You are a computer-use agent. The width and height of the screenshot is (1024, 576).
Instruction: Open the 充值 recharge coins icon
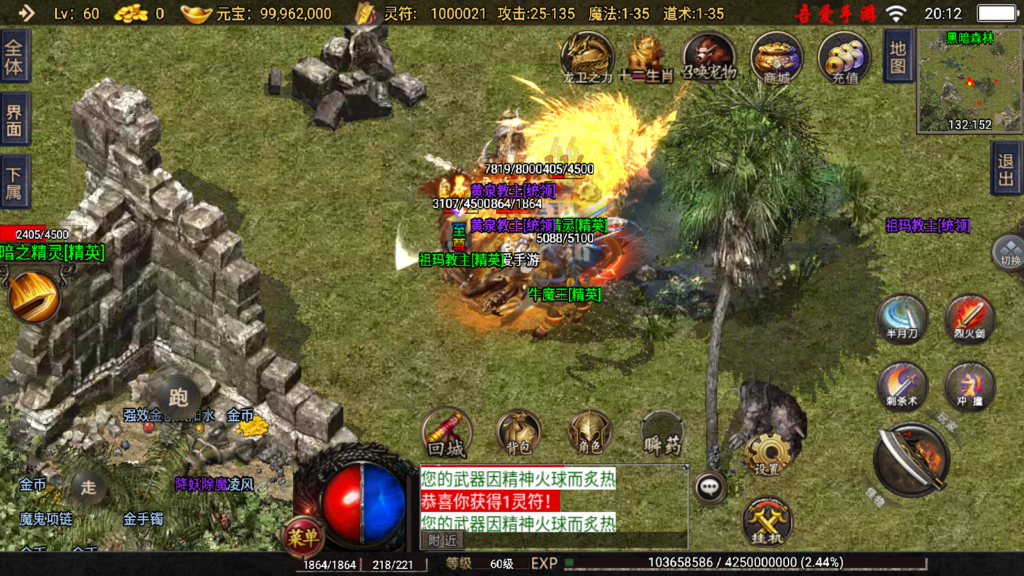844,56
